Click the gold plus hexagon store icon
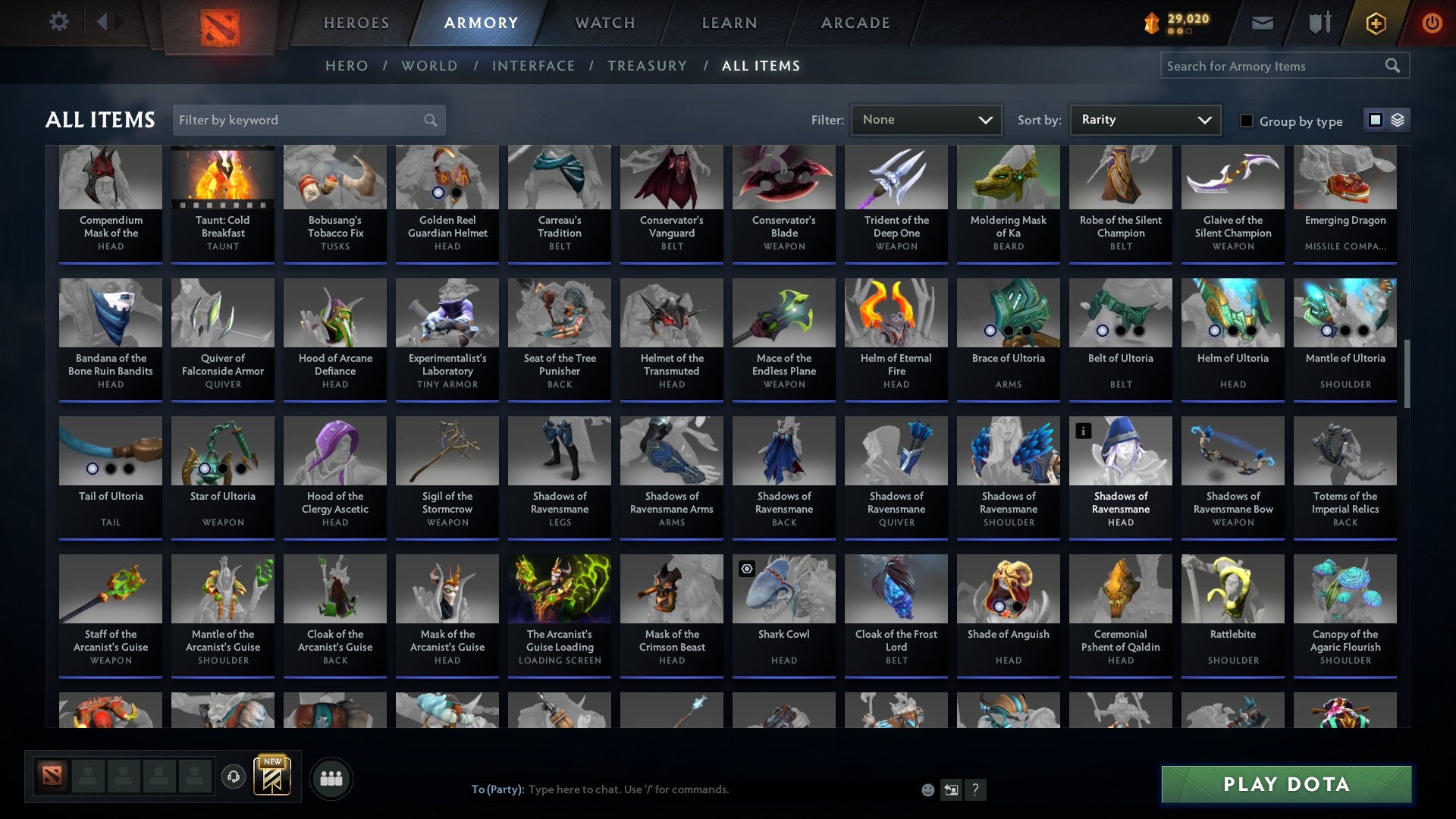1456x819 pixels. coord(1375,22)
